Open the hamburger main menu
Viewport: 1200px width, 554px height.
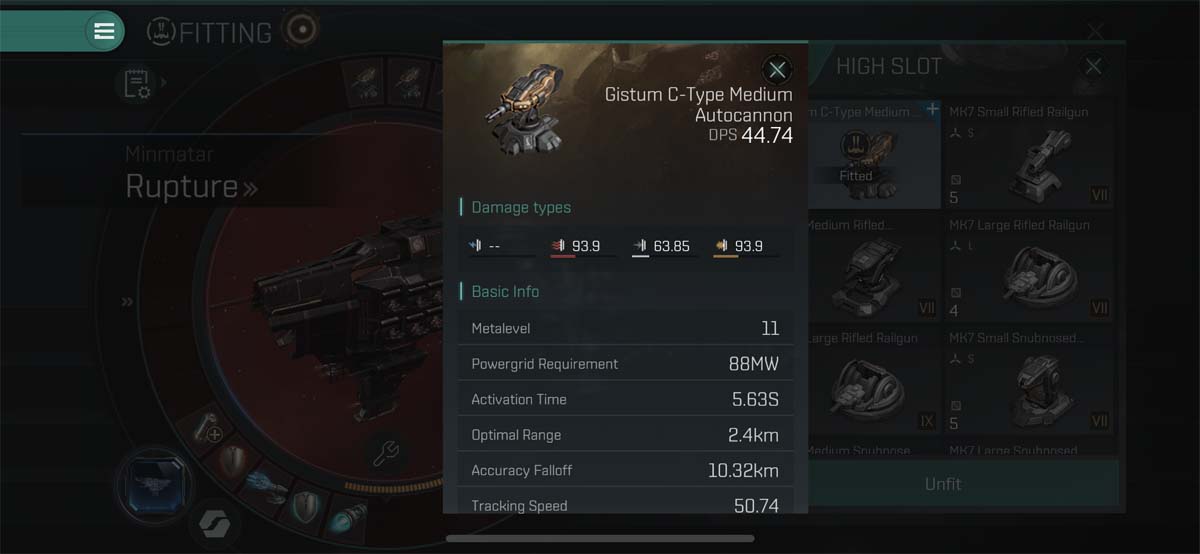click(x=104, y=31)
